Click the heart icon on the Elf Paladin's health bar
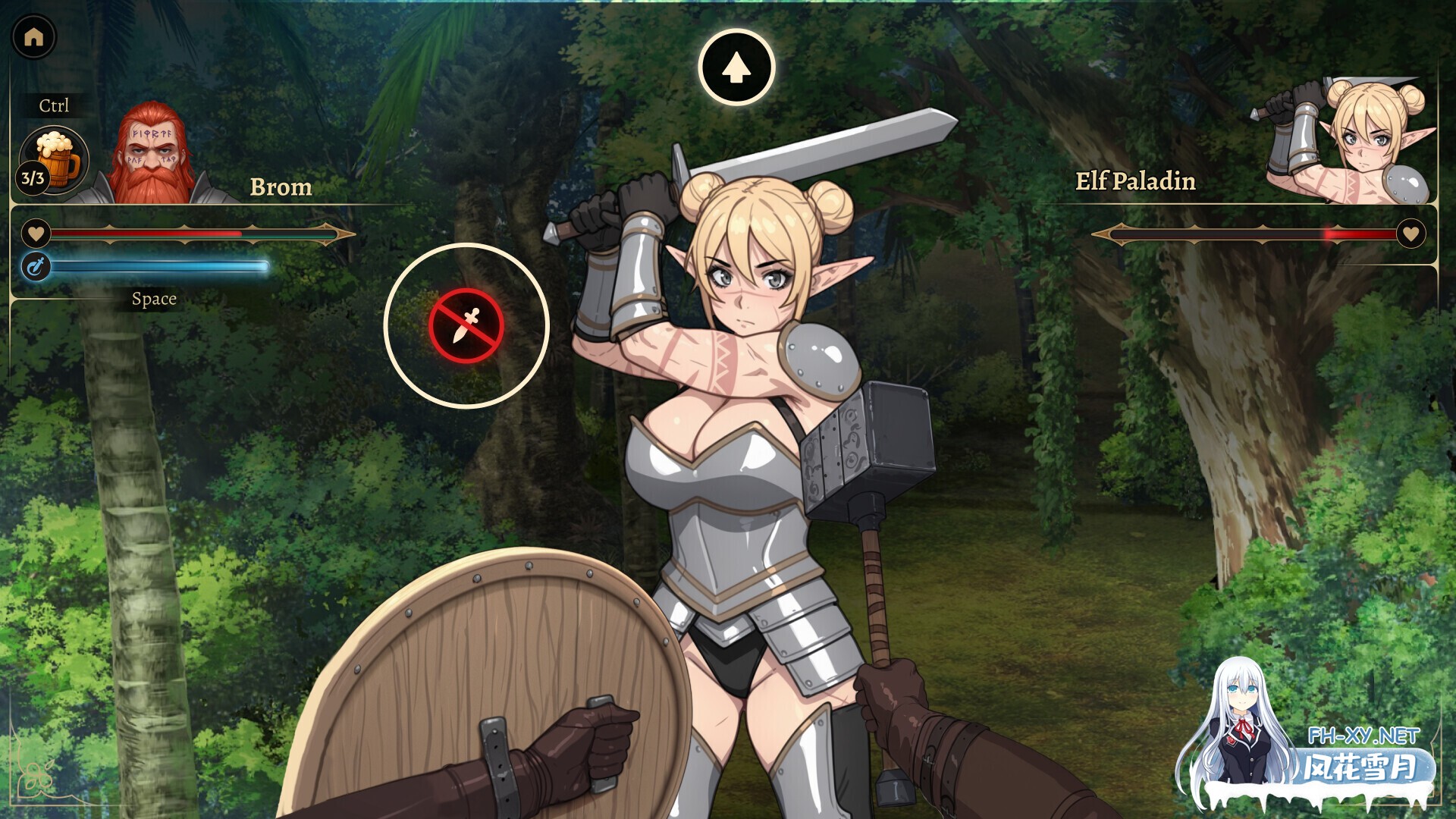Image resolution: width=1456 pixels, height=819 pixels. [x=1413, y=234]
